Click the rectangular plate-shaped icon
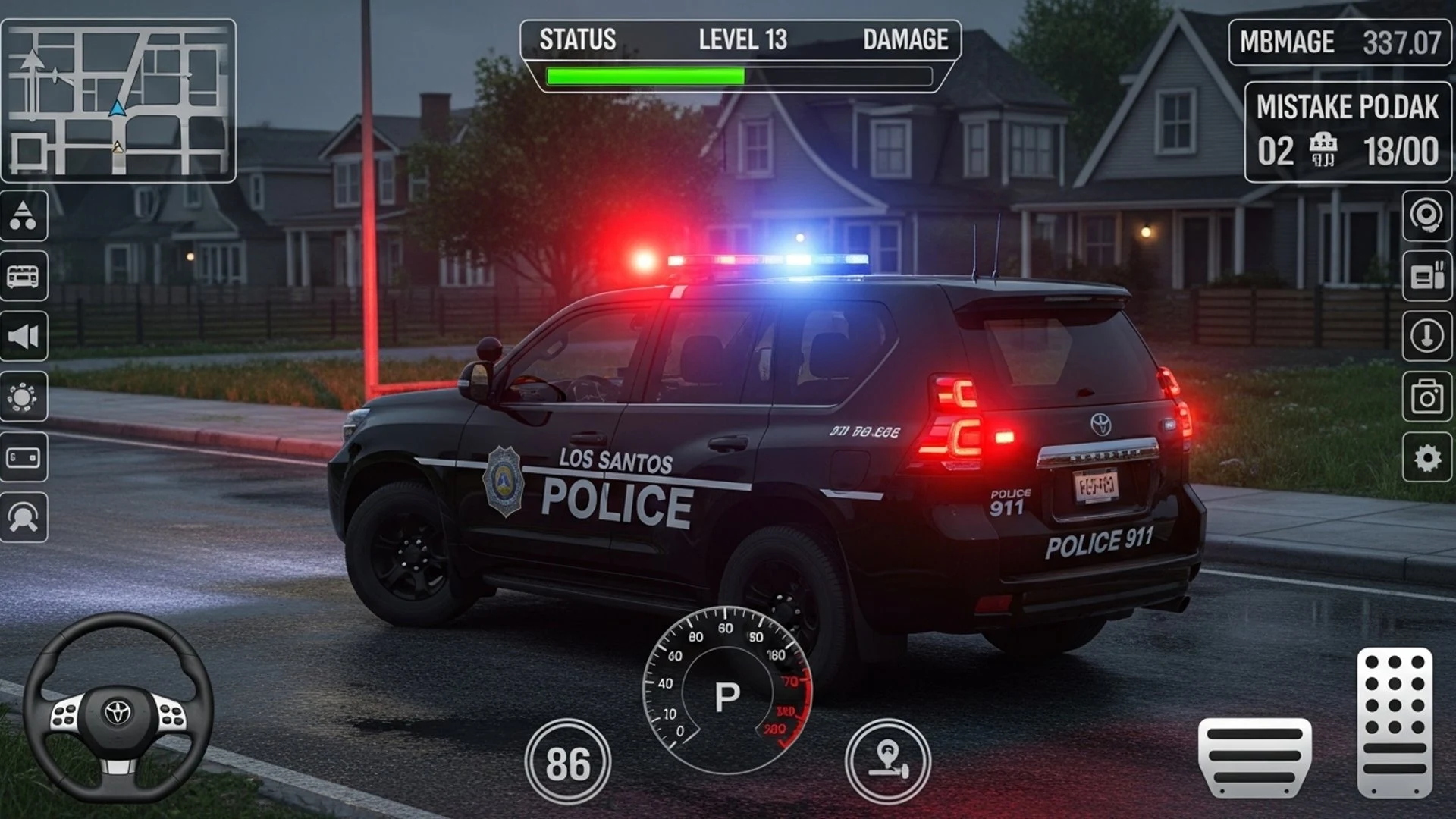1456x819 pixels. click(24, 457)
